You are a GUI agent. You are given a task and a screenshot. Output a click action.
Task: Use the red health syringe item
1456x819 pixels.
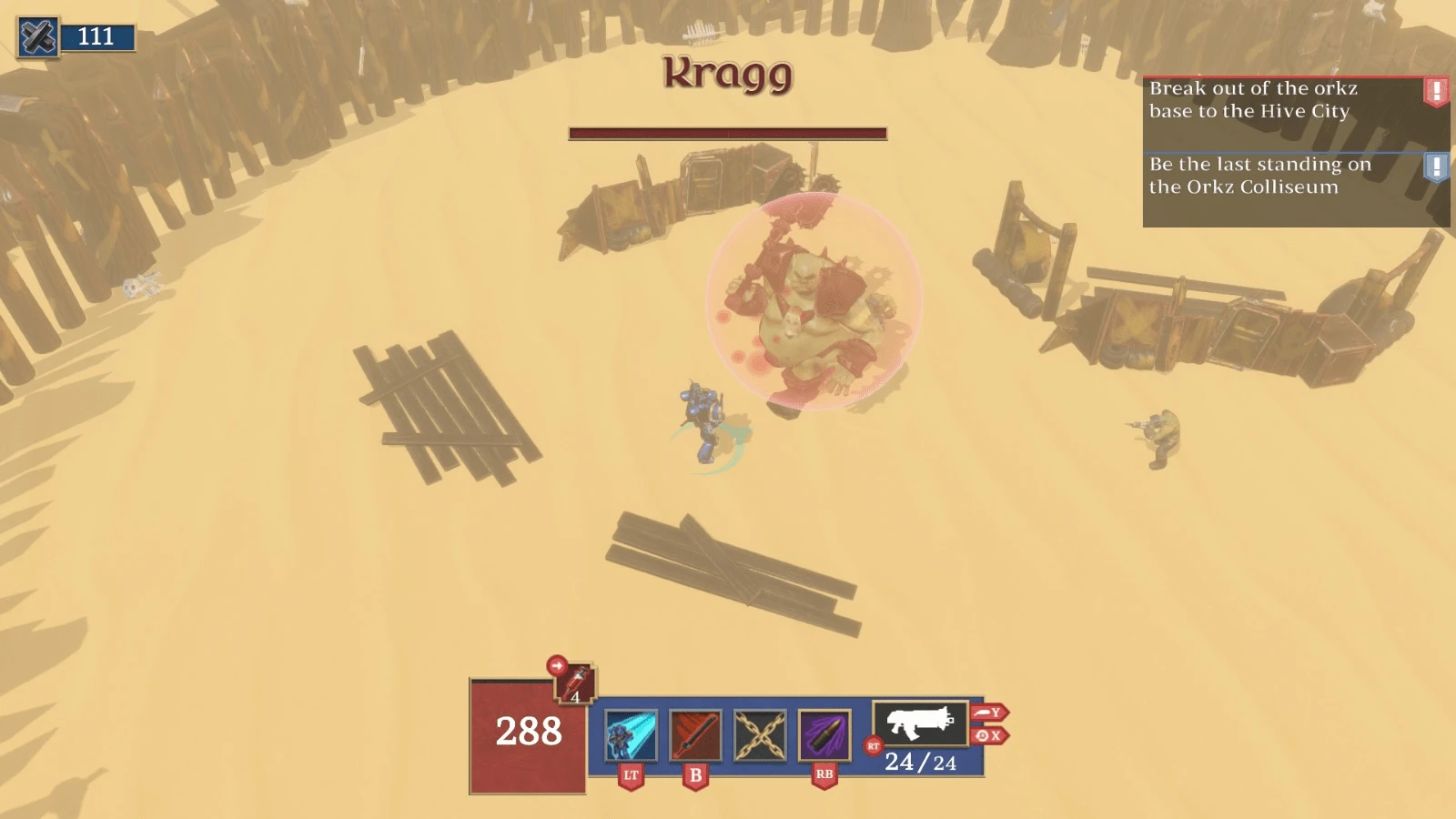click(x=576, y=683)
